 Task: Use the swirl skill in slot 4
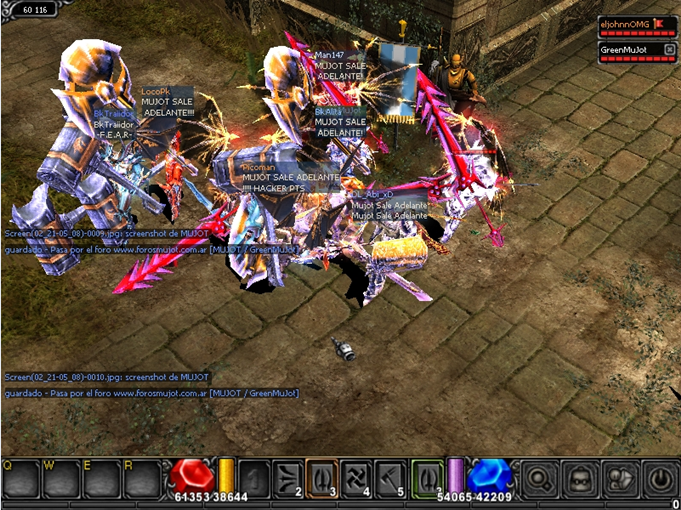click(x=355, y=476)
